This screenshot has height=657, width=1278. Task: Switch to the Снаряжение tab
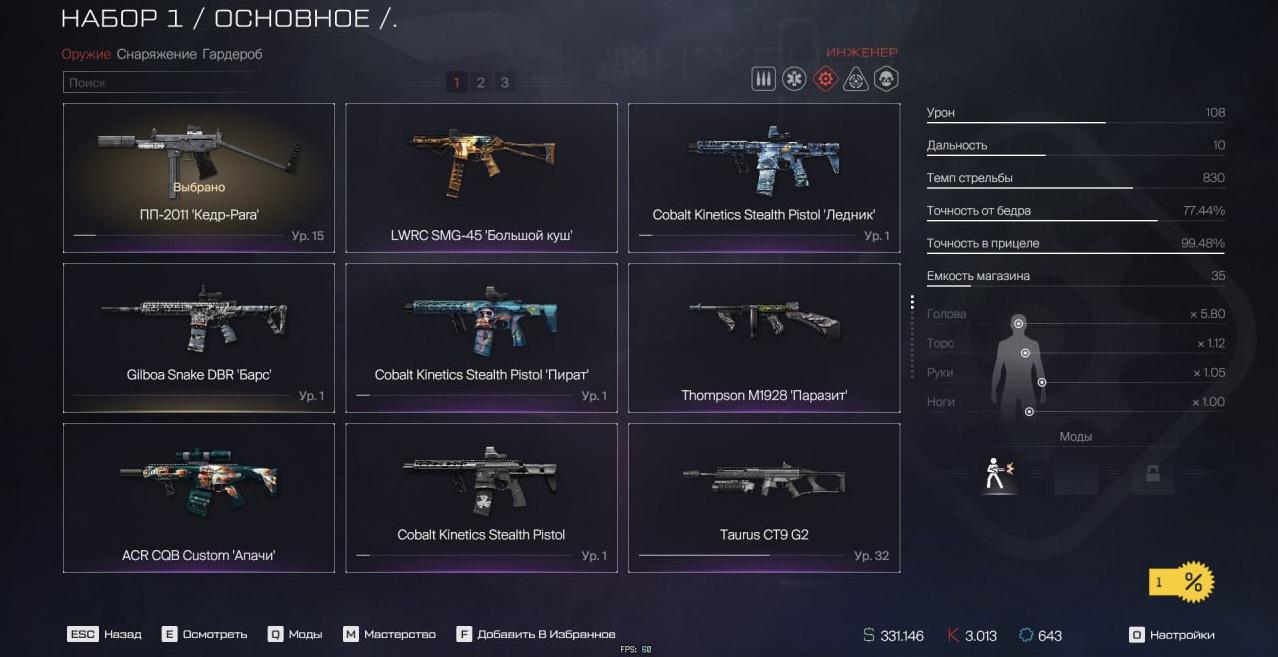[156, 54]
